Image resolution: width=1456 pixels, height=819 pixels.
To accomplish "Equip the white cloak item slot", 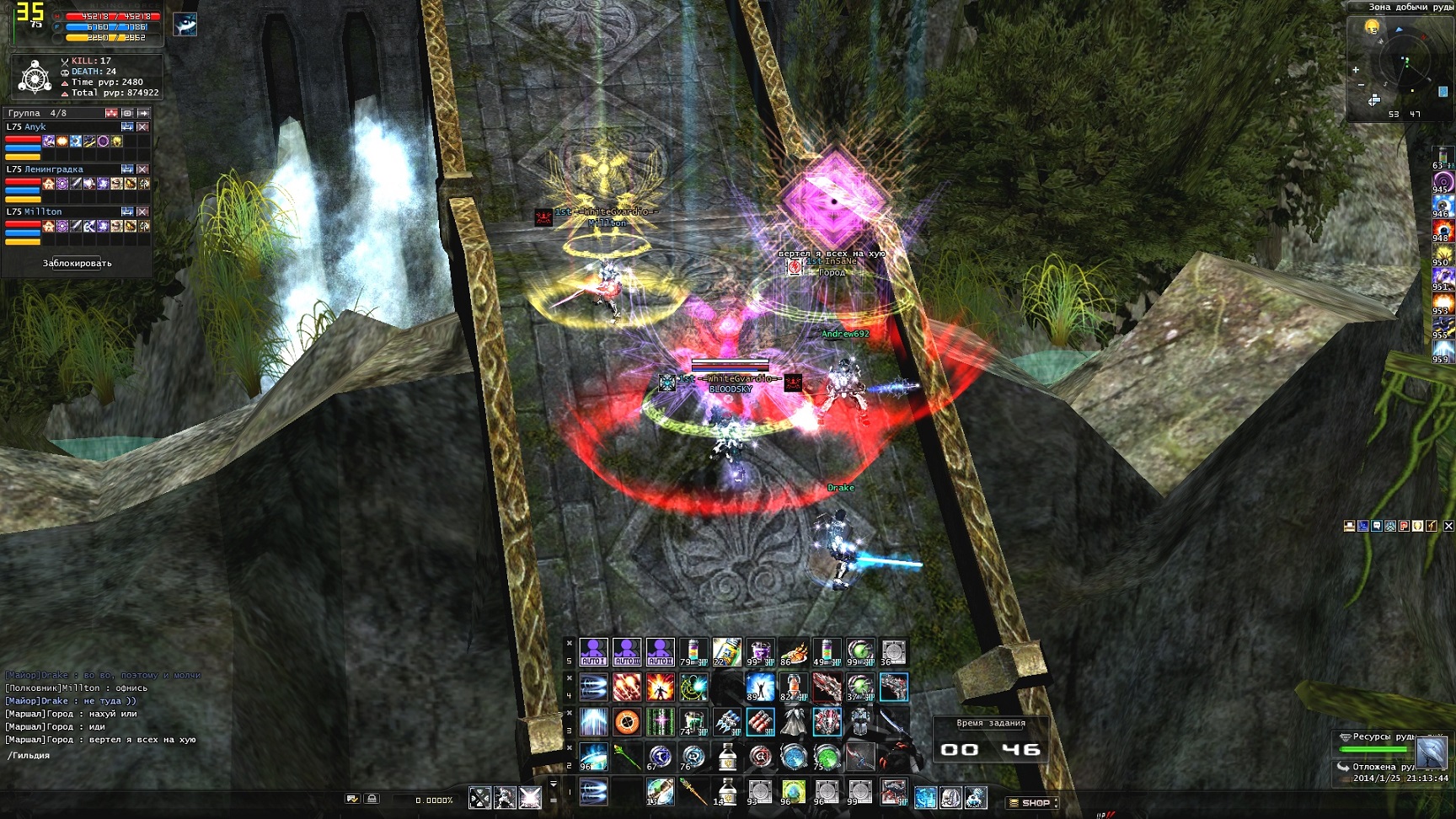I will [793, 722].
